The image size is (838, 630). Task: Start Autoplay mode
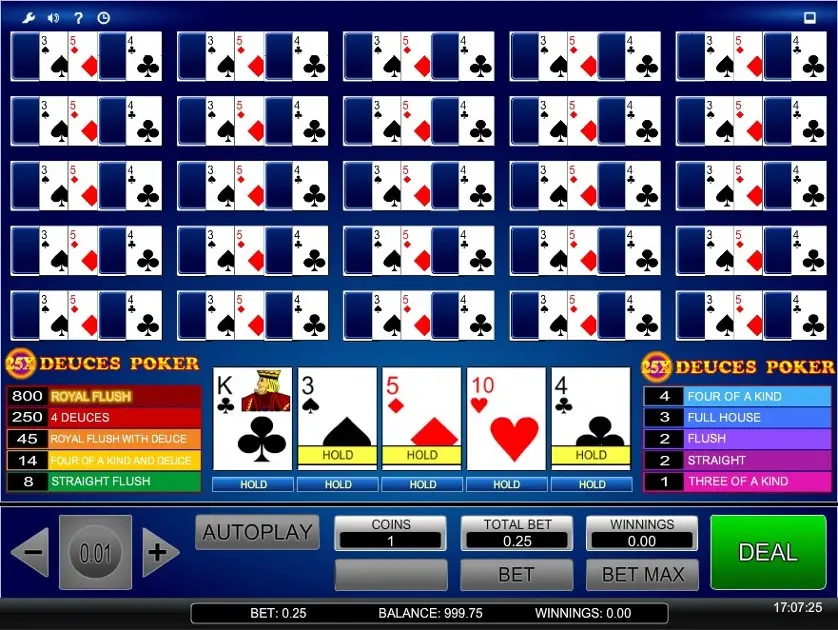coord(257,532)
